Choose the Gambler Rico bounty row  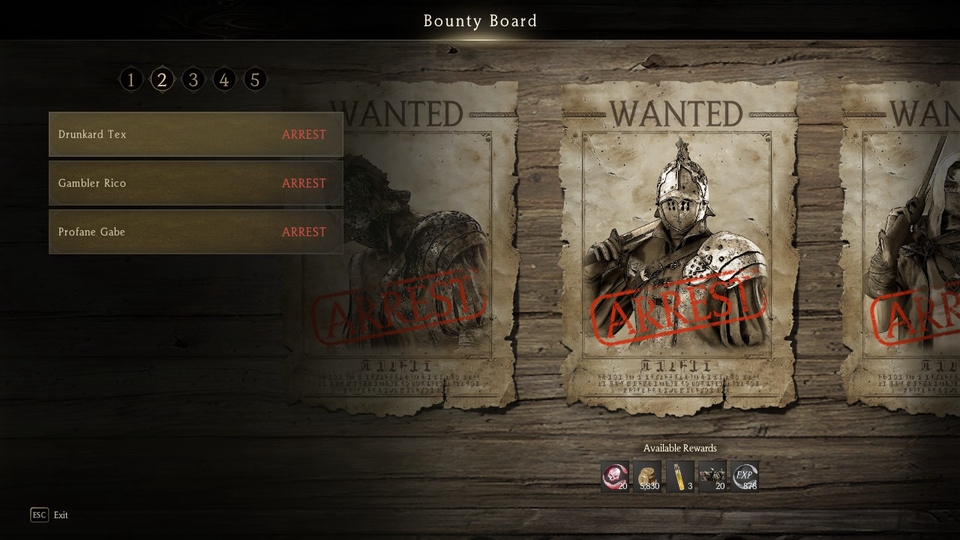click(195, 184)
